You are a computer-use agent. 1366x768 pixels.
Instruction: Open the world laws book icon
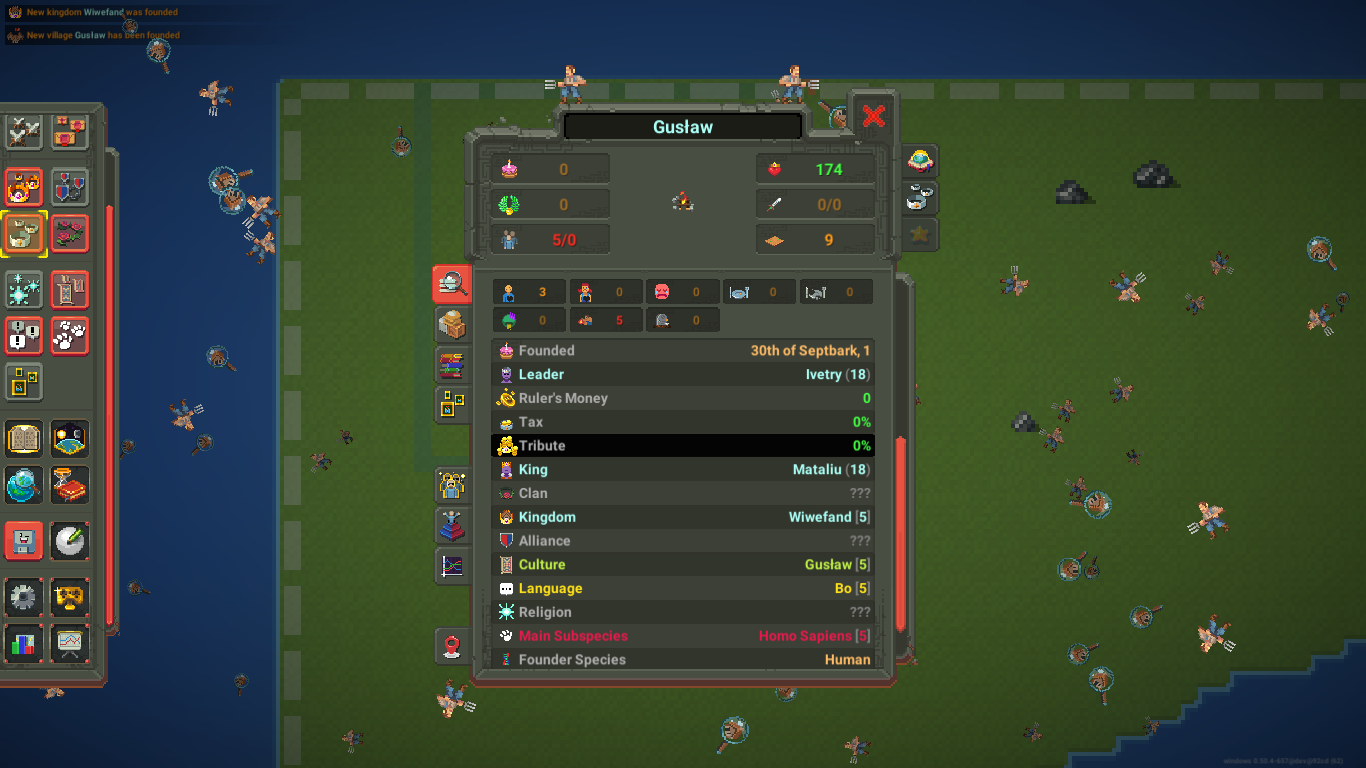[22, 439]
